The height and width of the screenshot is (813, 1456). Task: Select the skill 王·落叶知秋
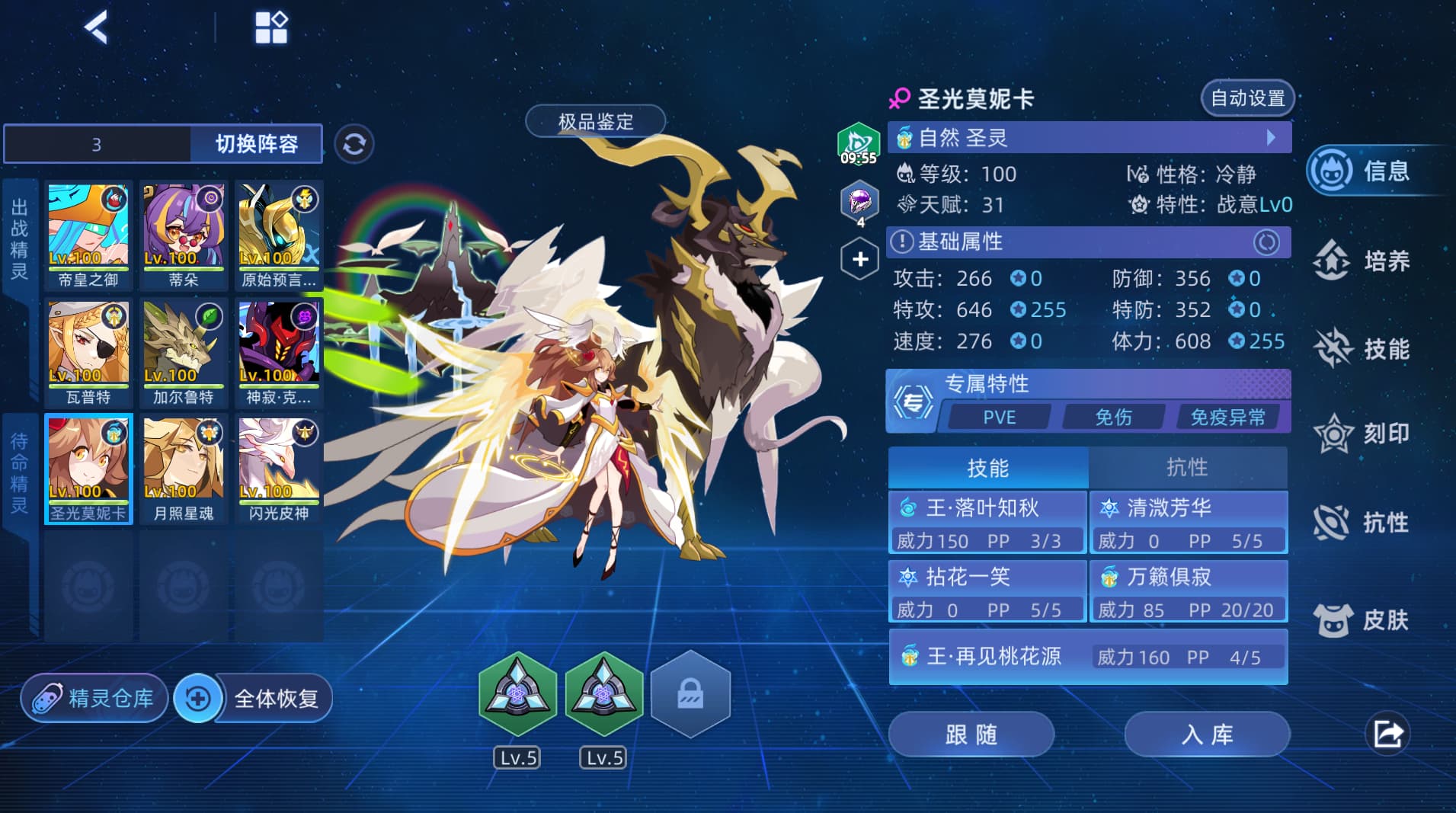coord(987,522)
